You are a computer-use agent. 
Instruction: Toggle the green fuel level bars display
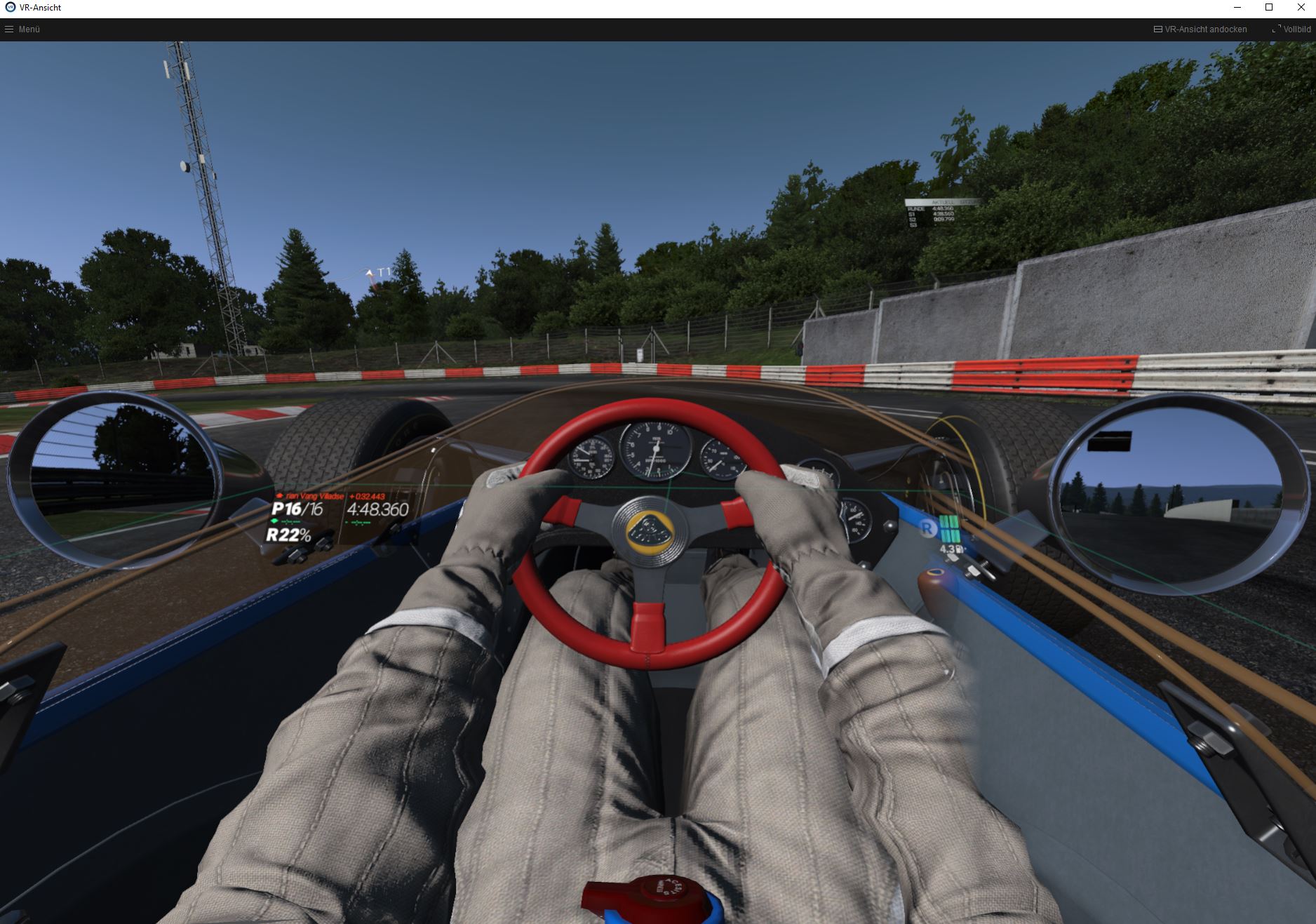point(950,529)
